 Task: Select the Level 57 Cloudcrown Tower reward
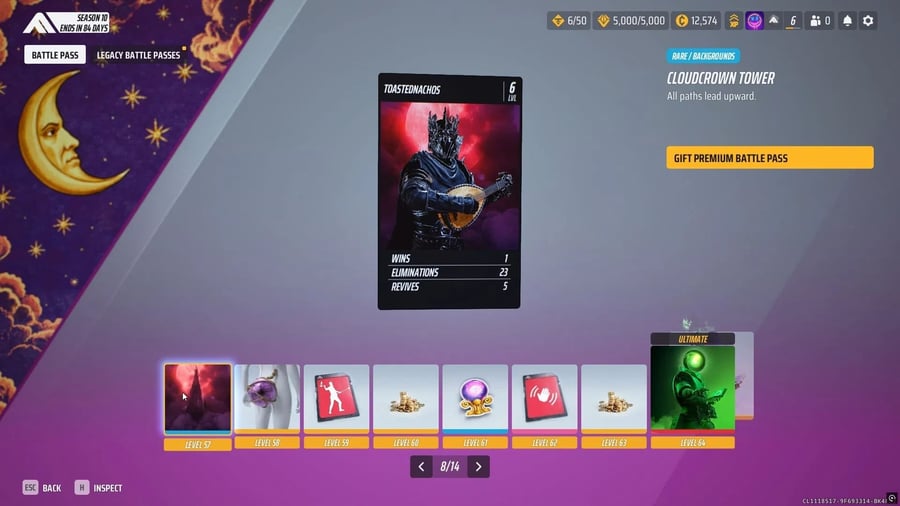tap(198, 399)
